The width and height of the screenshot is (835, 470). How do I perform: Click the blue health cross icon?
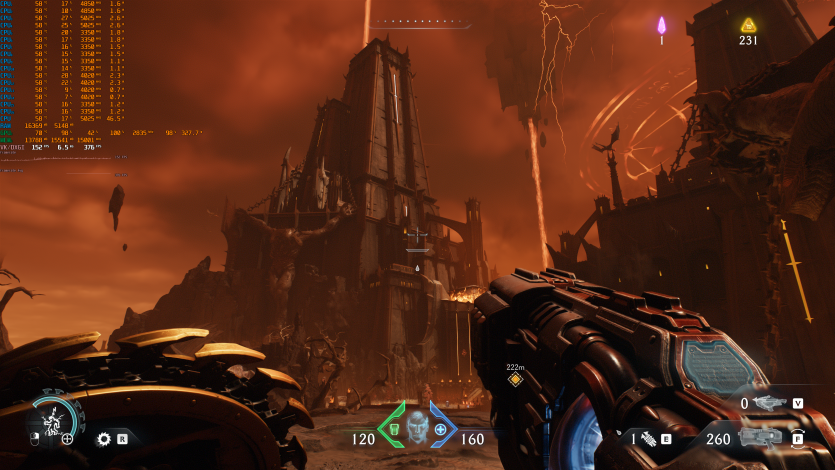click(x=440, y=429)
